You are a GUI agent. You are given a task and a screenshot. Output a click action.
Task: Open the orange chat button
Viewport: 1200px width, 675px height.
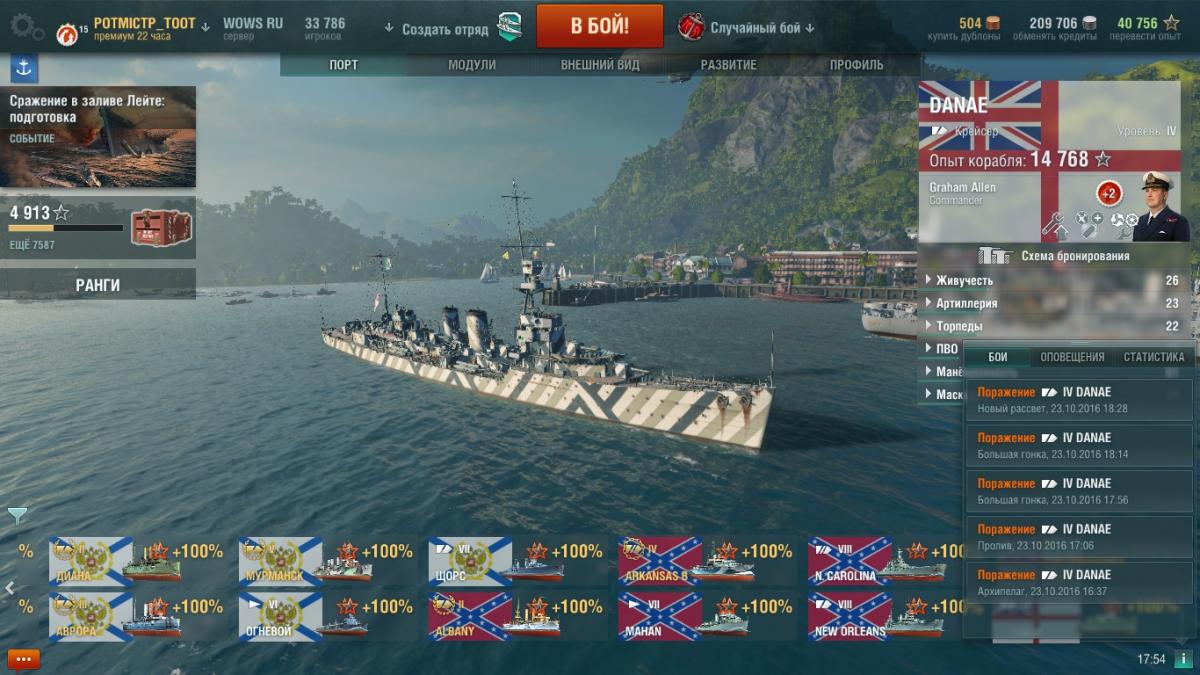tap(23, 659)
